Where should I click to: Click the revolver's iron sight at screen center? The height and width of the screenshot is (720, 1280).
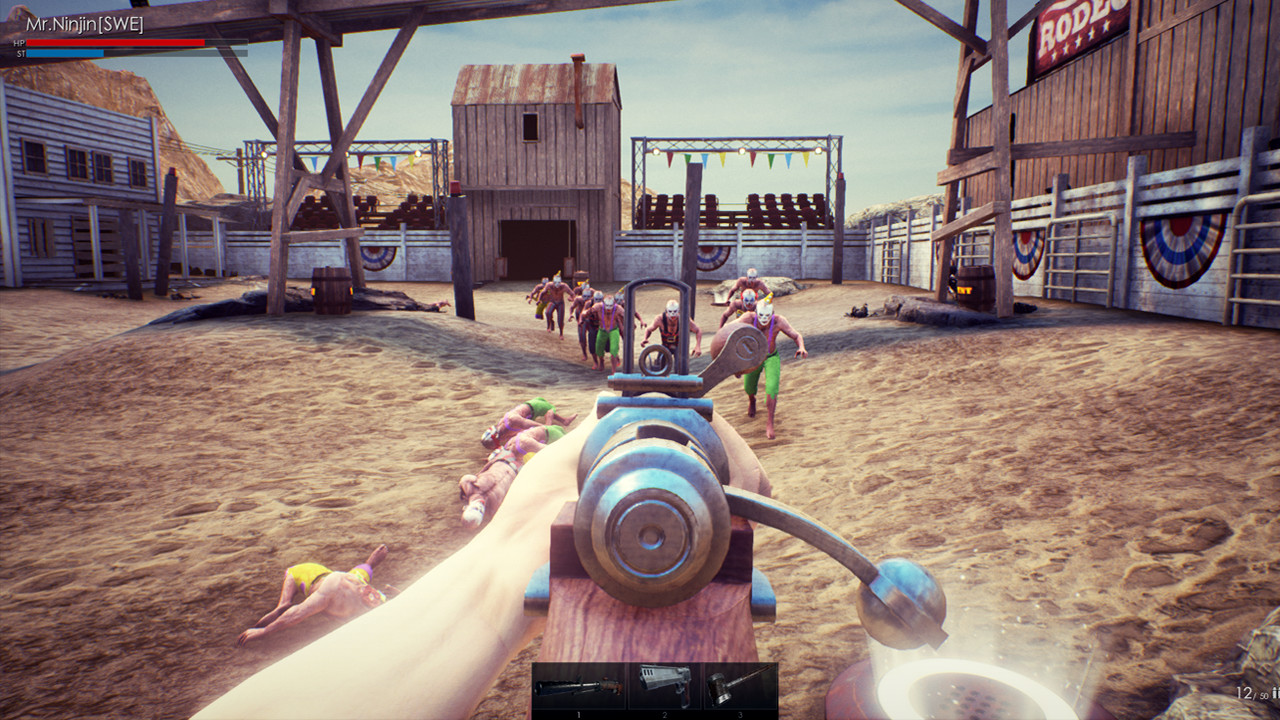(655, 360)
